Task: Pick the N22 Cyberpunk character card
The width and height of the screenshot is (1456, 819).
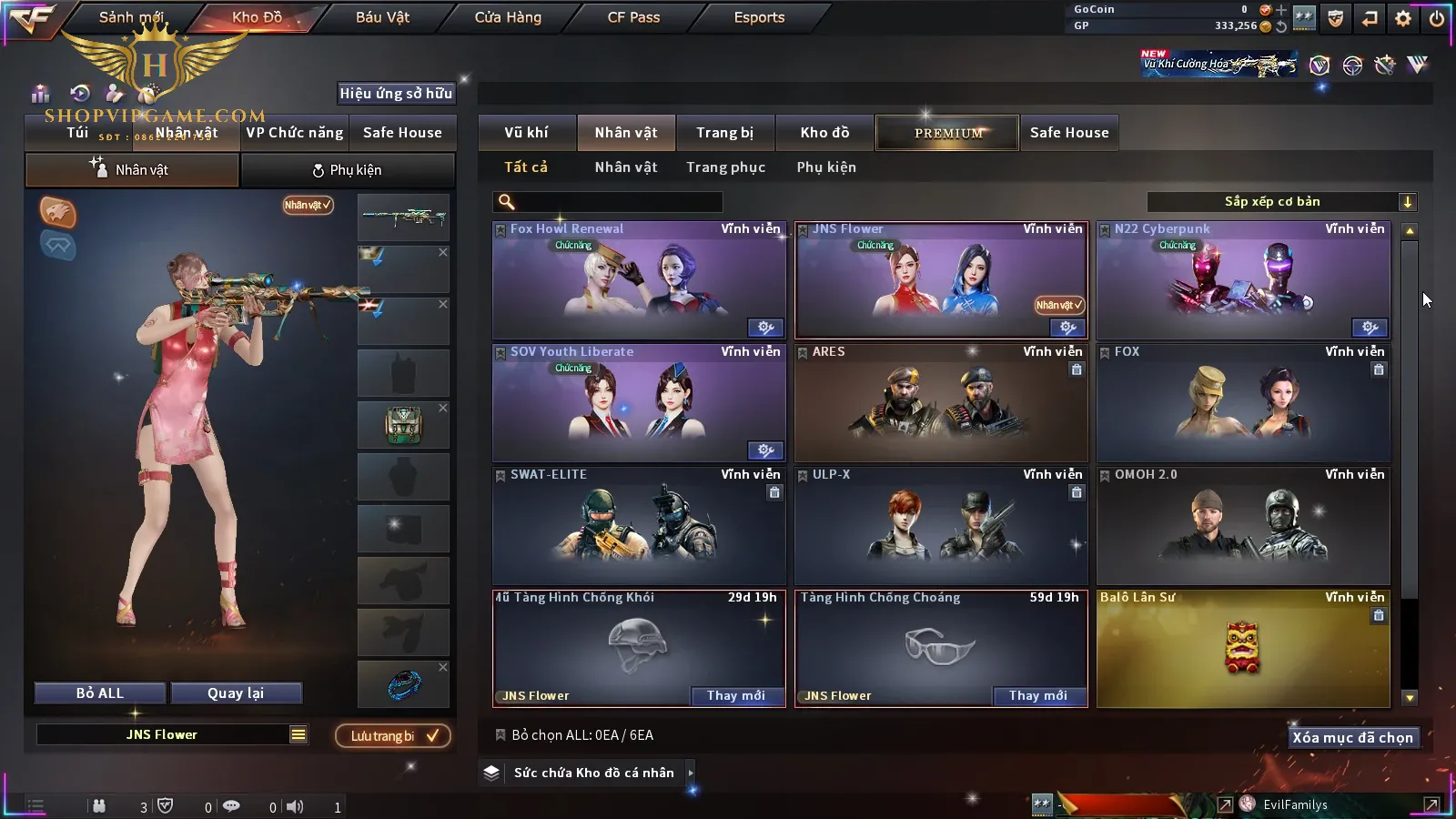Action: pos(1243,281)
